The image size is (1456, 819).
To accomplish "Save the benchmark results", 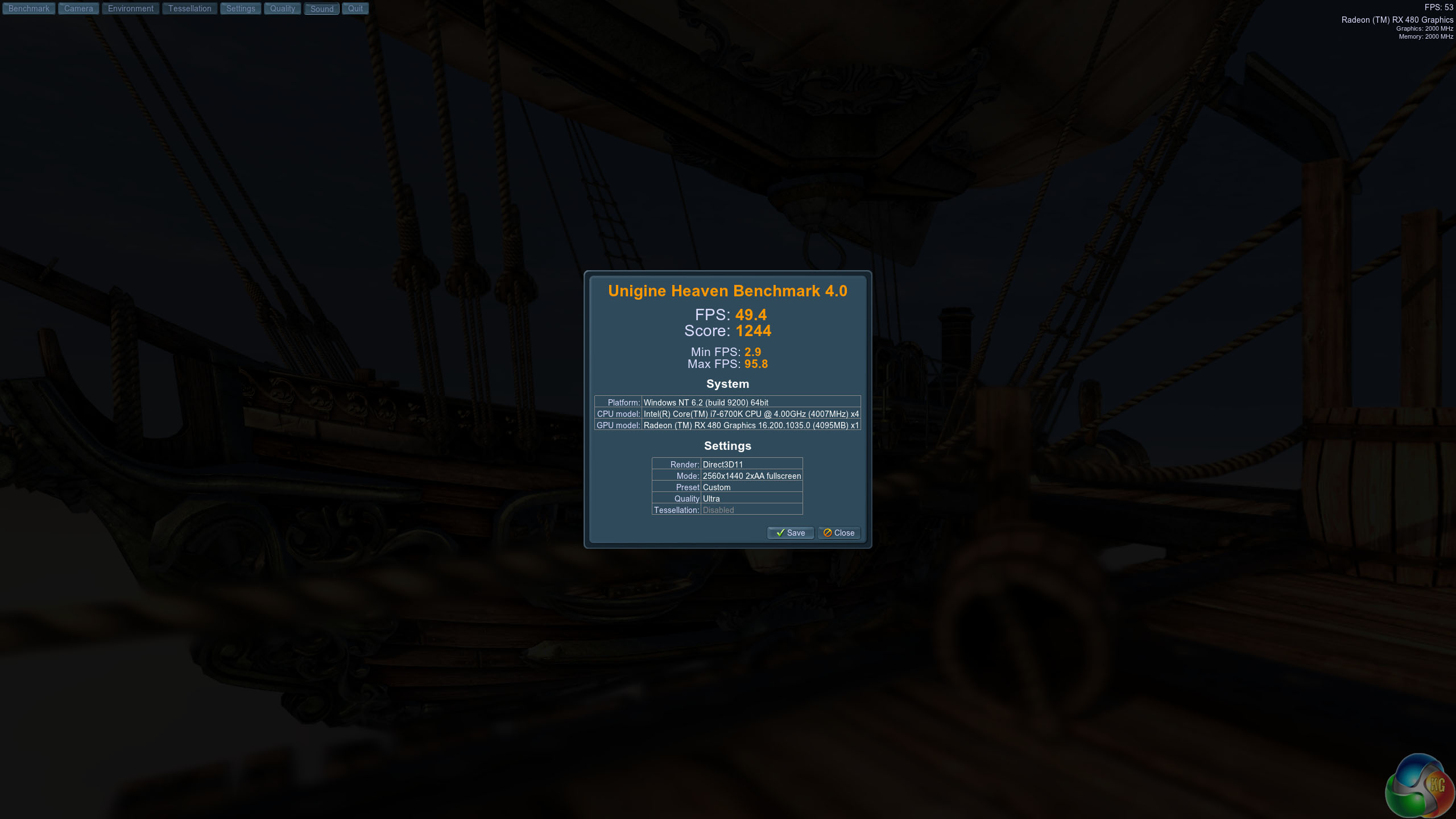I will pyautogui.click(x=791, y=533).
